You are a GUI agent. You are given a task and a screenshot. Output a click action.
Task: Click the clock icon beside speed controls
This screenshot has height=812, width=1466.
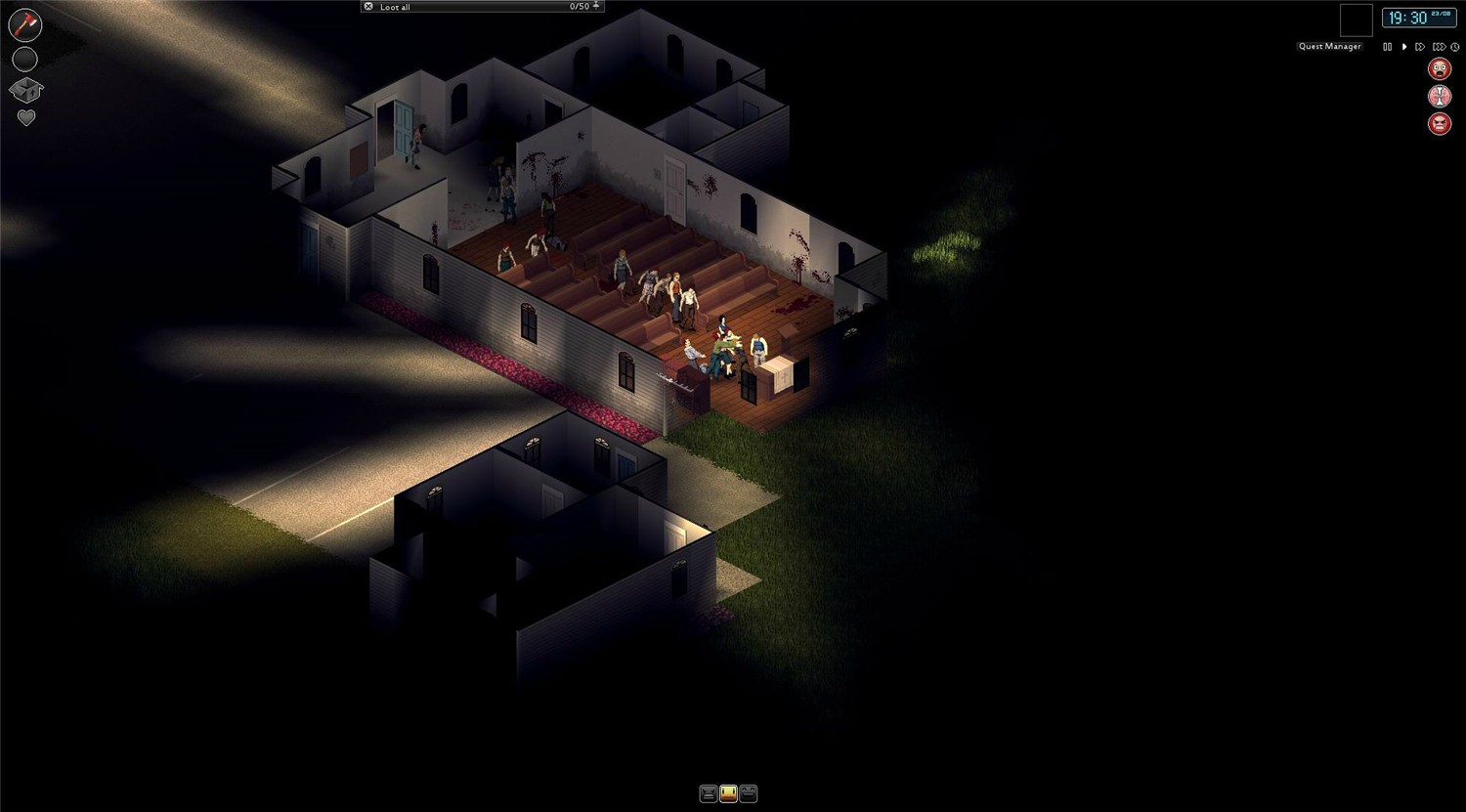pyautogui.click(x=1455, y=47)
